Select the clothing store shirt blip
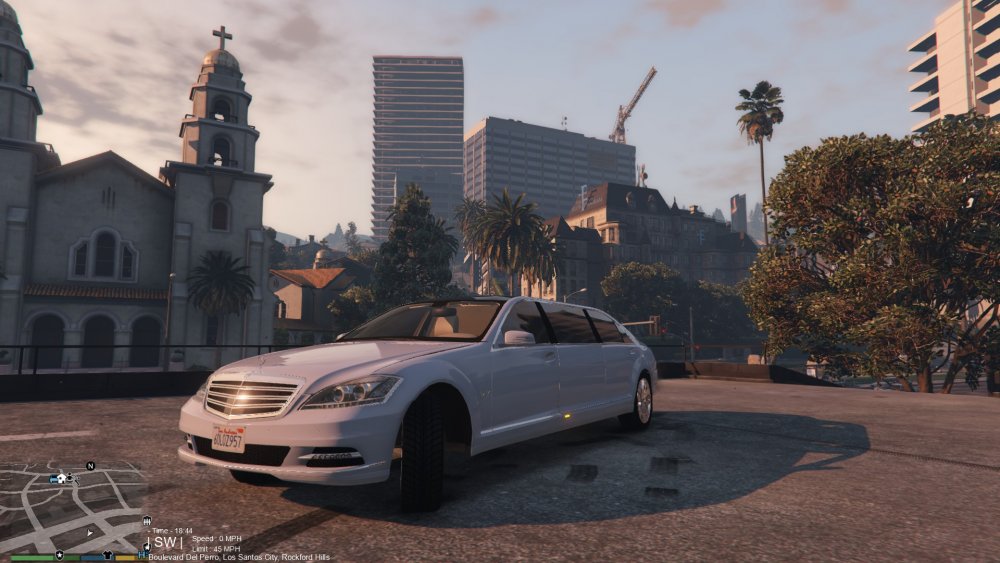The height and width of the screenshot is (563, 1000). tap(107, 554)
